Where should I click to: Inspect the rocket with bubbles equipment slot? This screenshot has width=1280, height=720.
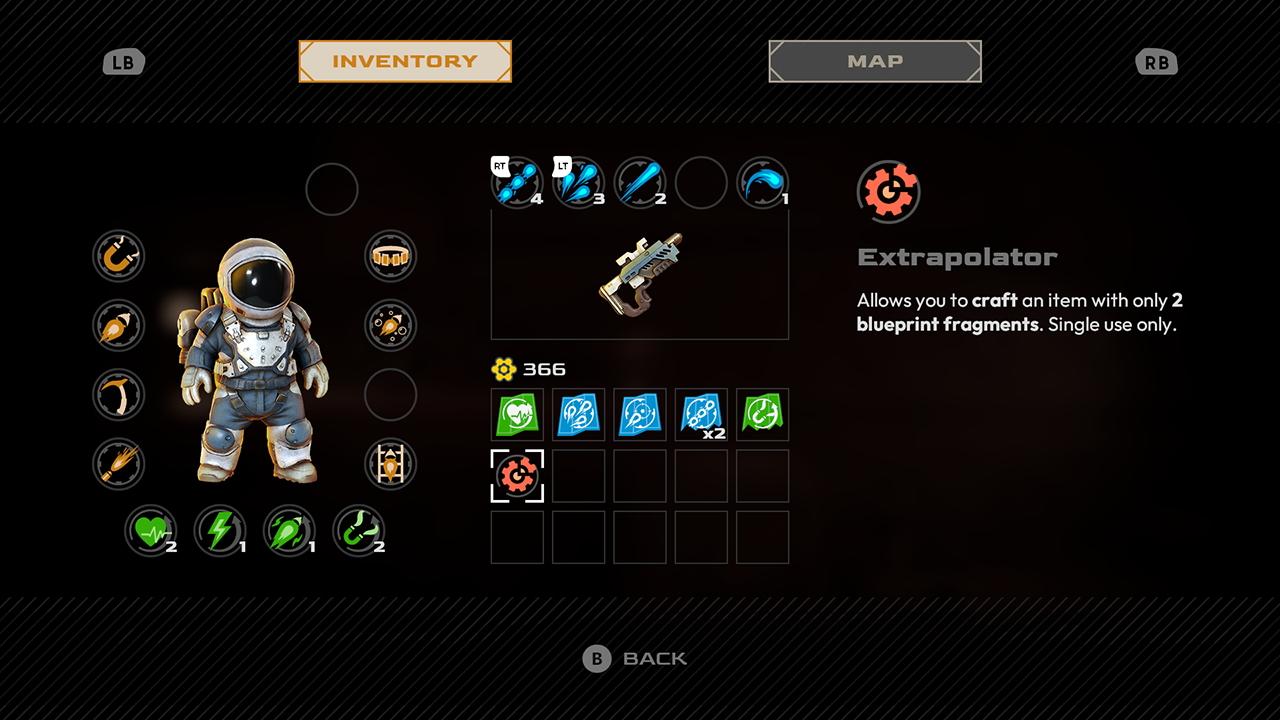click(x=390, y=325)
